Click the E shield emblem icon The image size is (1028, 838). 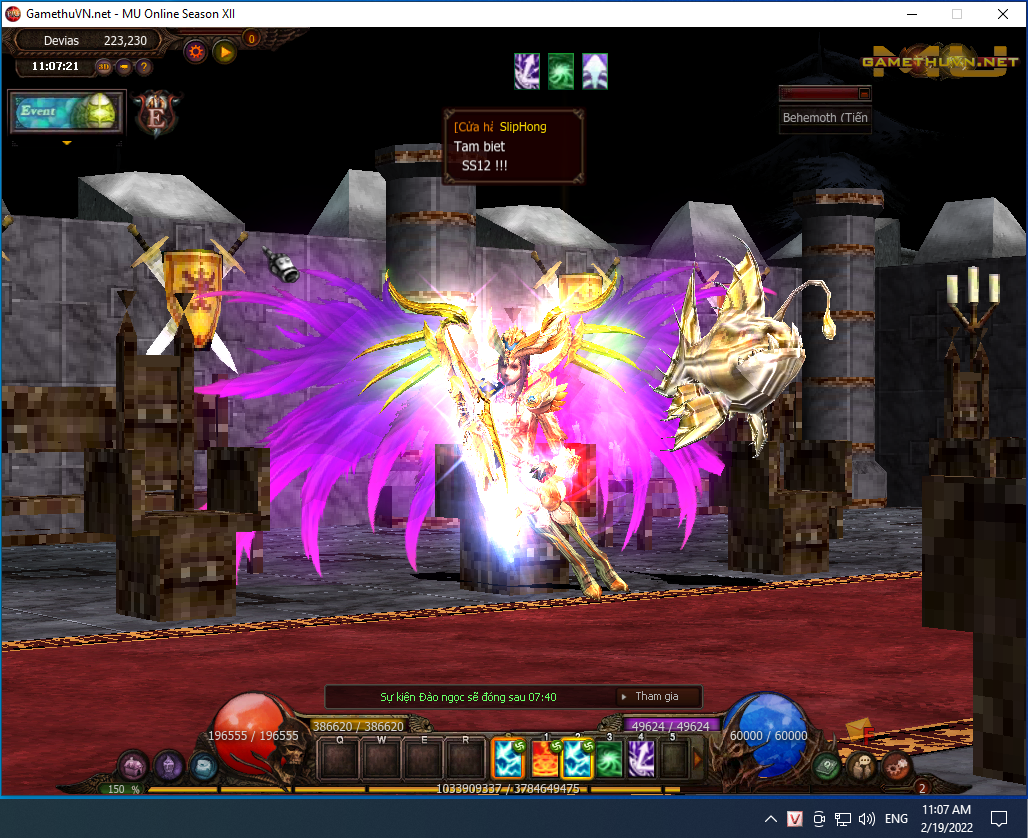156,113
